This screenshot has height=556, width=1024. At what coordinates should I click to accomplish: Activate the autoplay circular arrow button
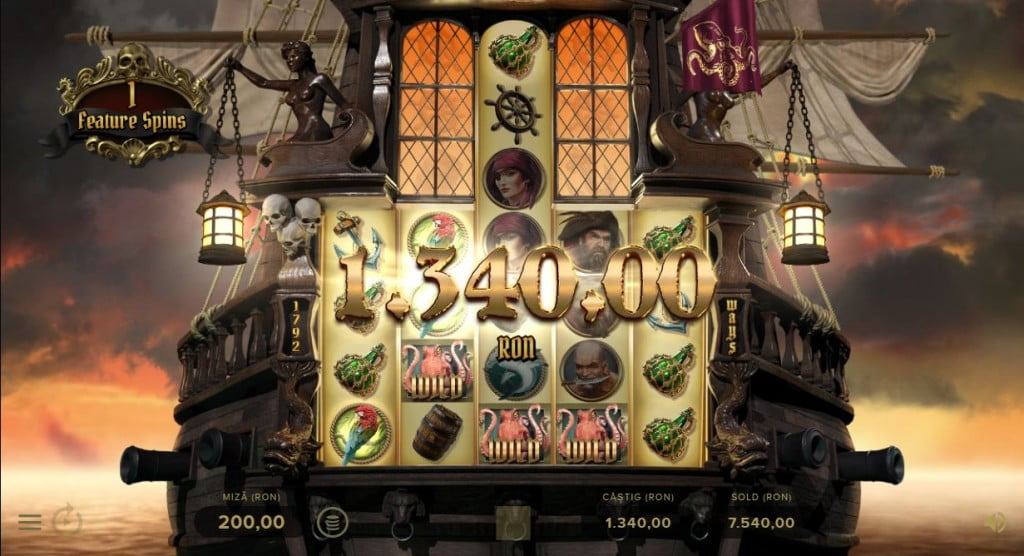pos(67,520)
